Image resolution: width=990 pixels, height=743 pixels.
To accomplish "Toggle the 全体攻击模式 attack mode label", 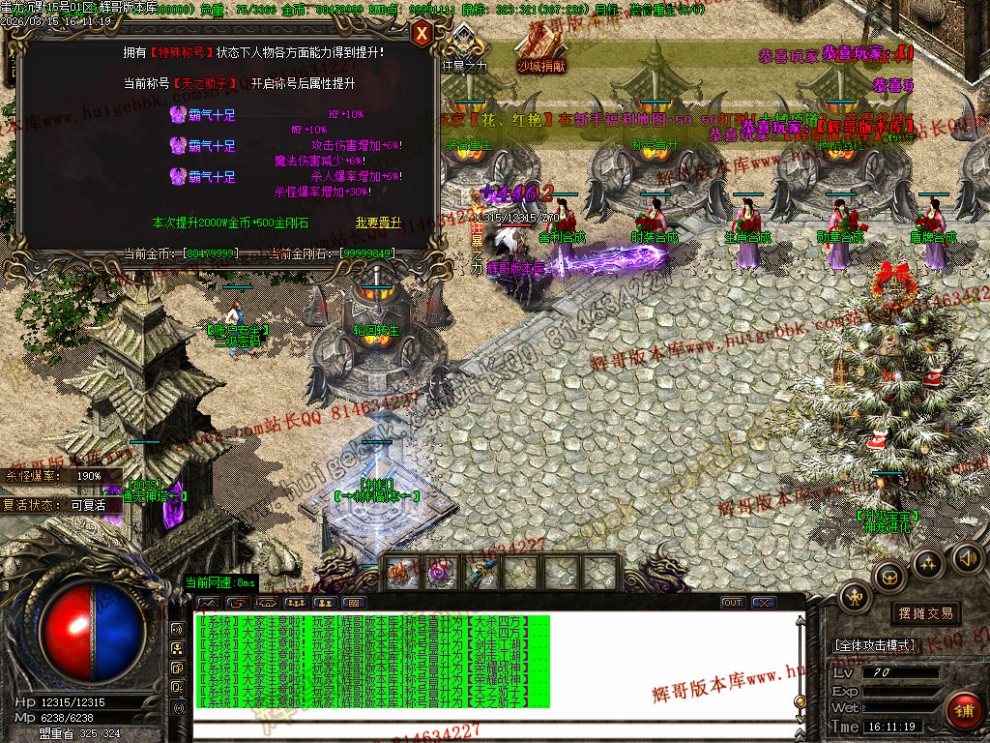I will point(874,645).
